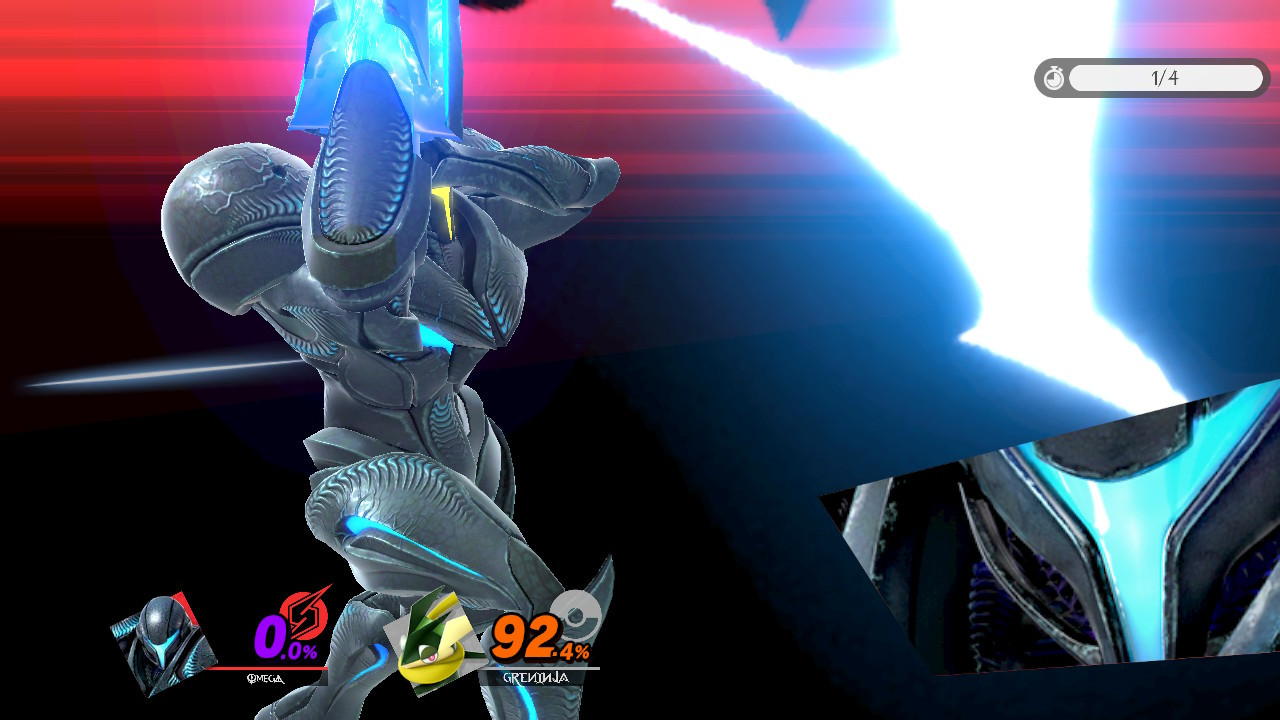Screen dimensions: 1280x720
Task: Click the stopwatch timer icon
Action: point(1054,79)
